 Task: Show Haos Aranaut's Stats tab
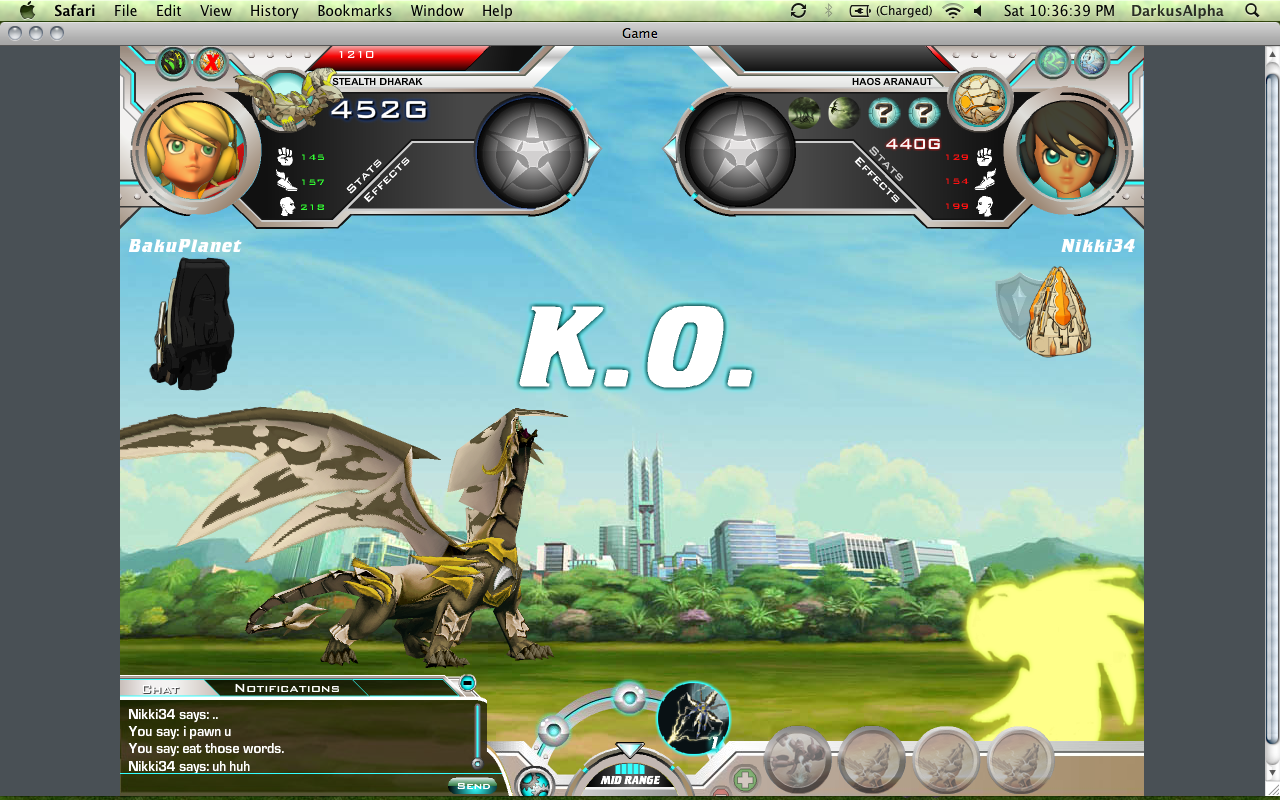tap(888, 164)
